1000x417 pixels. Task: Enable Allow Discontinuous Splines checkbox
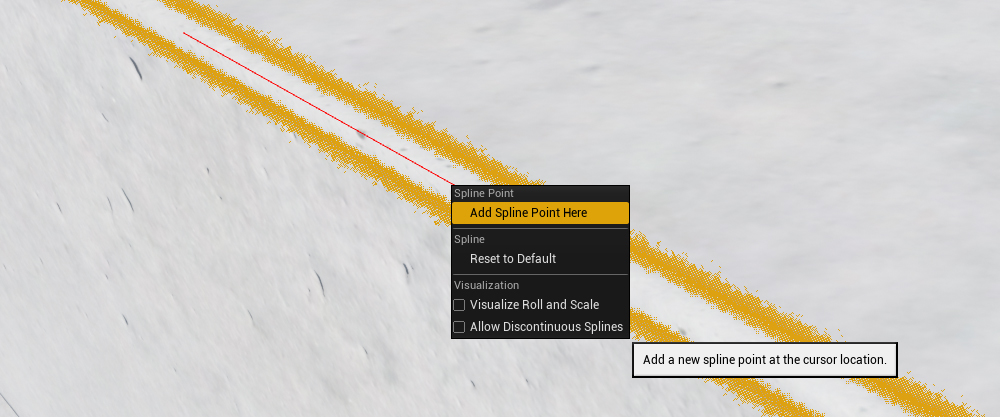460,327
